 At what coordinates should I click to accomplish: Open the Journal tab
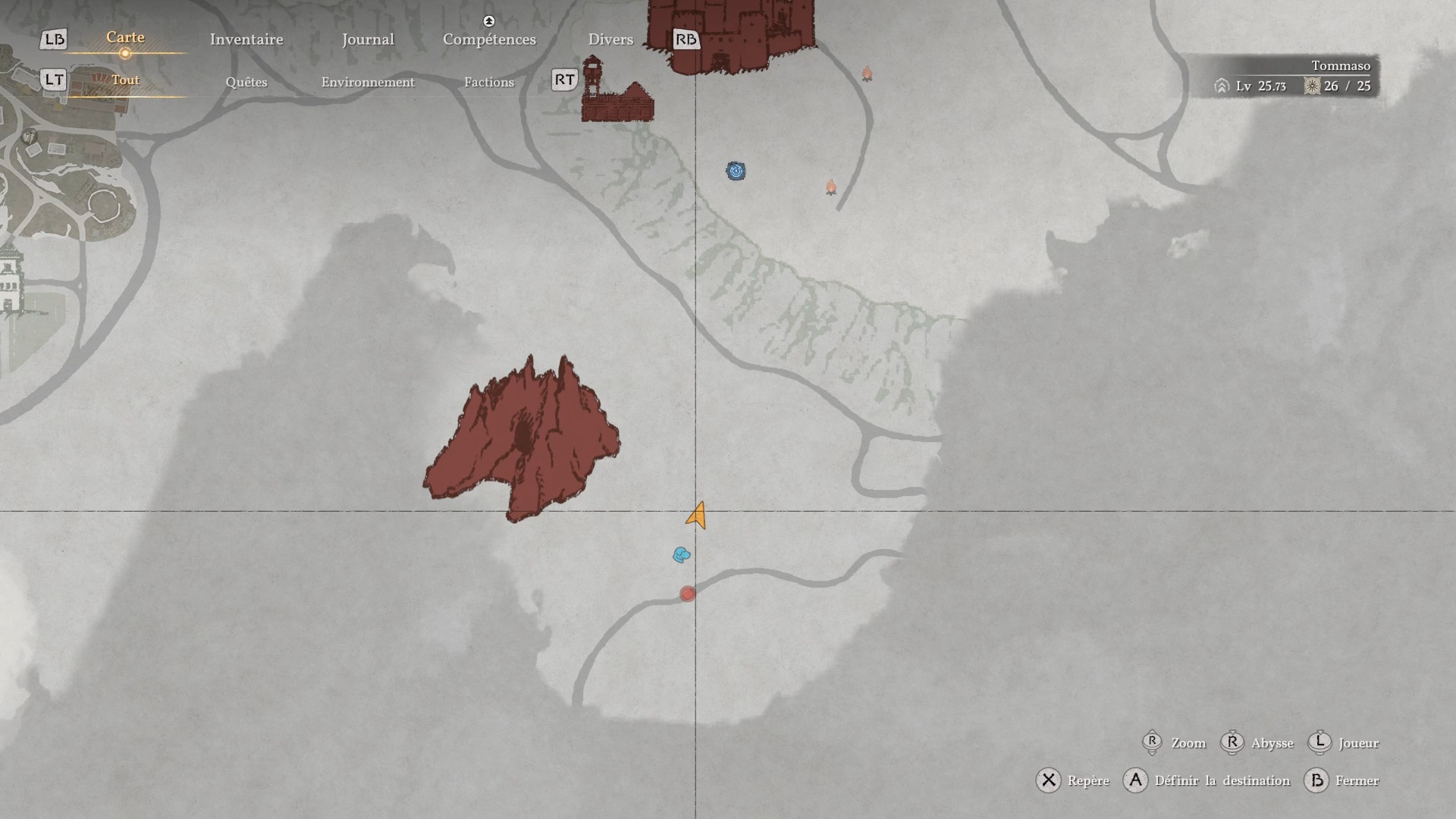click(x=368, y=39)
